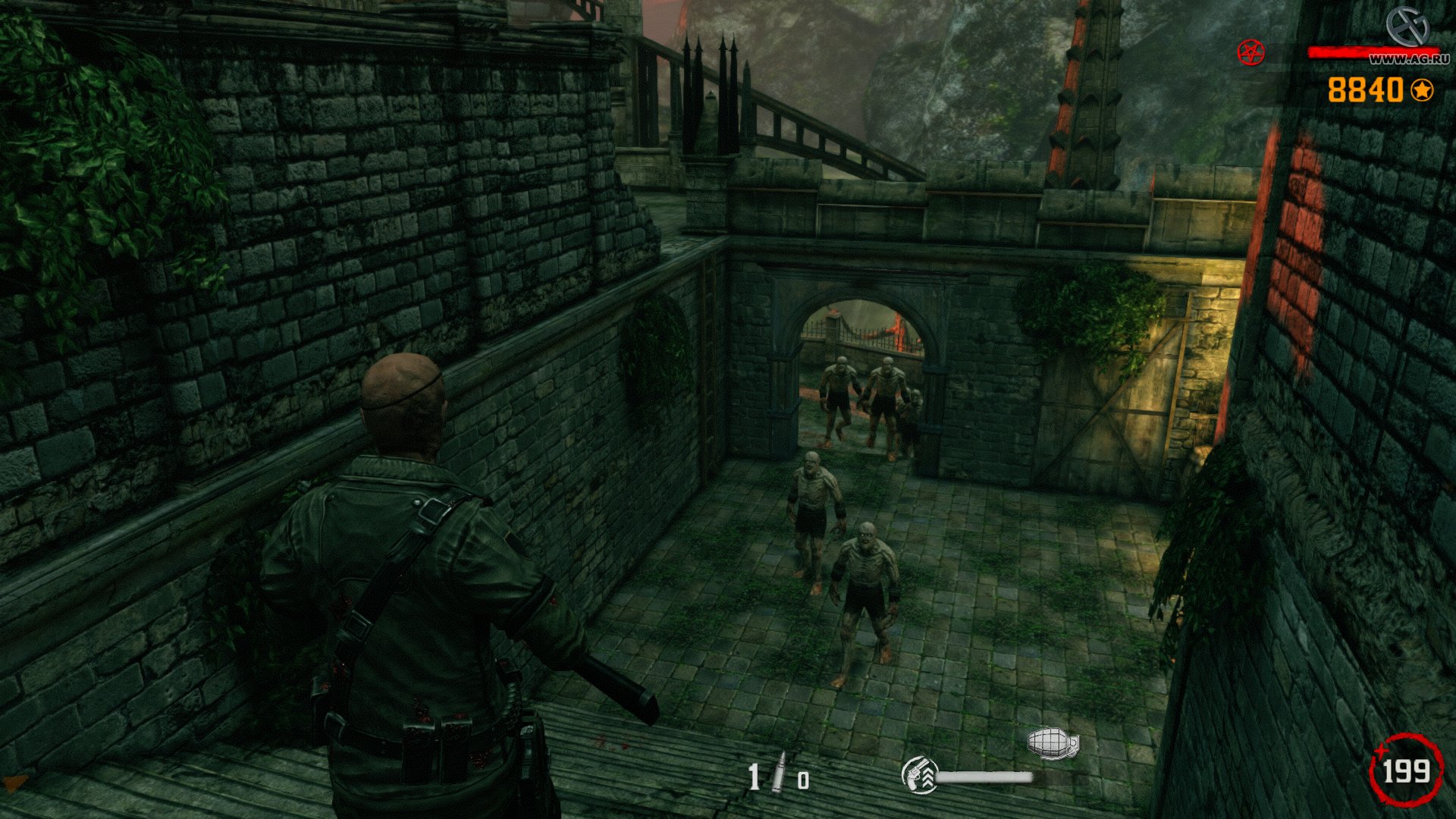Click the gold star beside the score
This screenshot has width=1456, height=819.
click(1423, 91)
